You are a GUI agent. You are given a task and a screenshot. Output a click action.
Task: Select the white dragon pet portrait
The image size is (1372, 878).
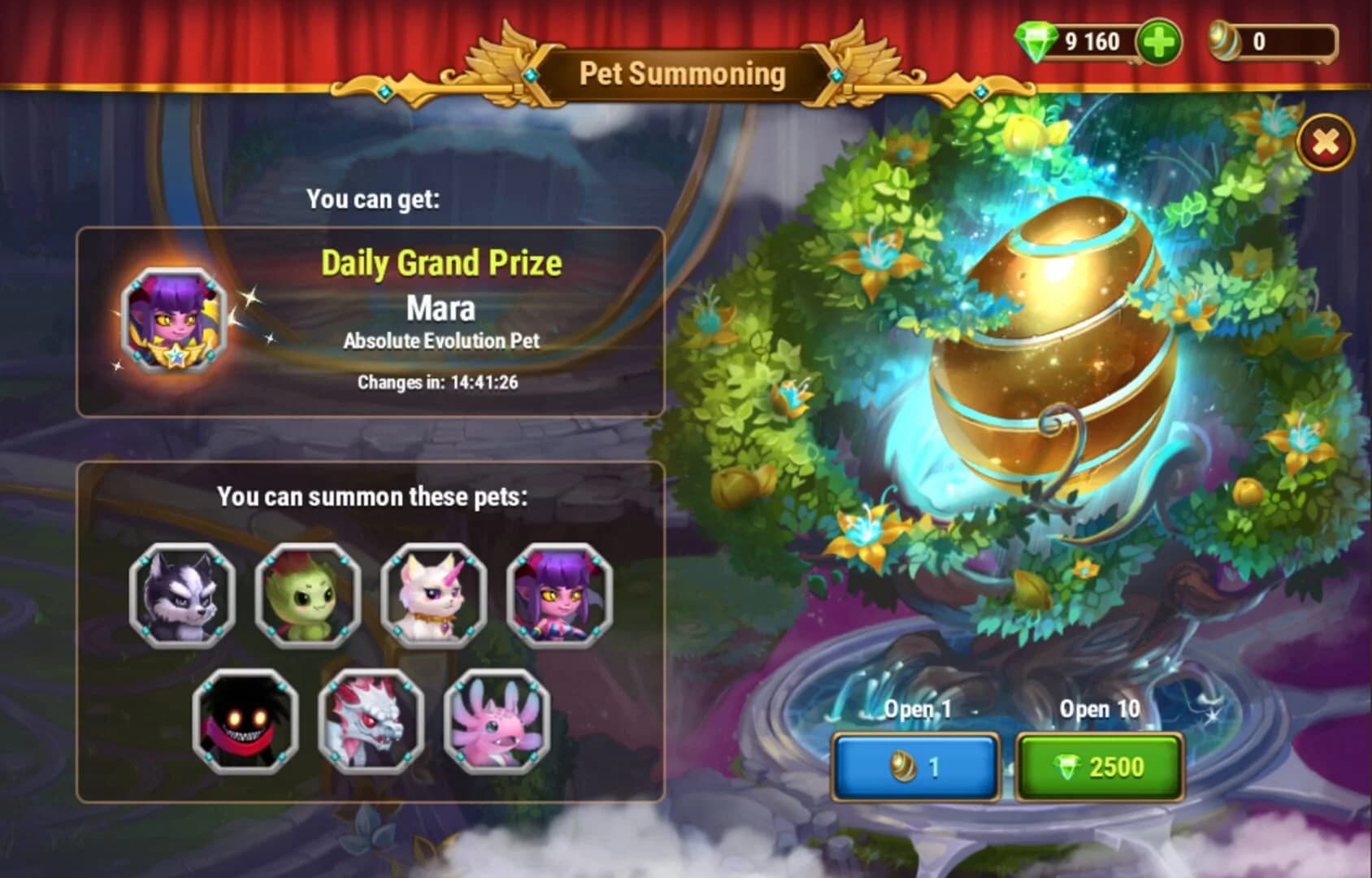coord(372,719)
